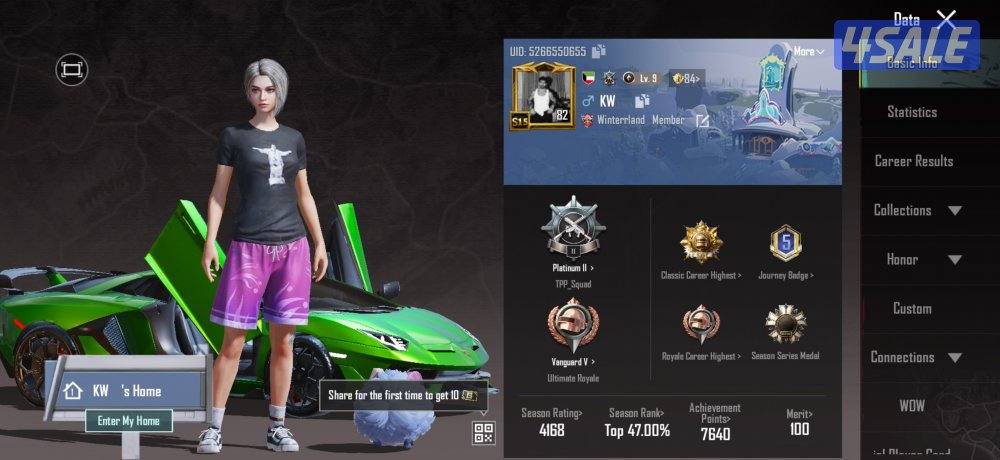Toggle the fullscreen view icon

click(x=72, y=69)
